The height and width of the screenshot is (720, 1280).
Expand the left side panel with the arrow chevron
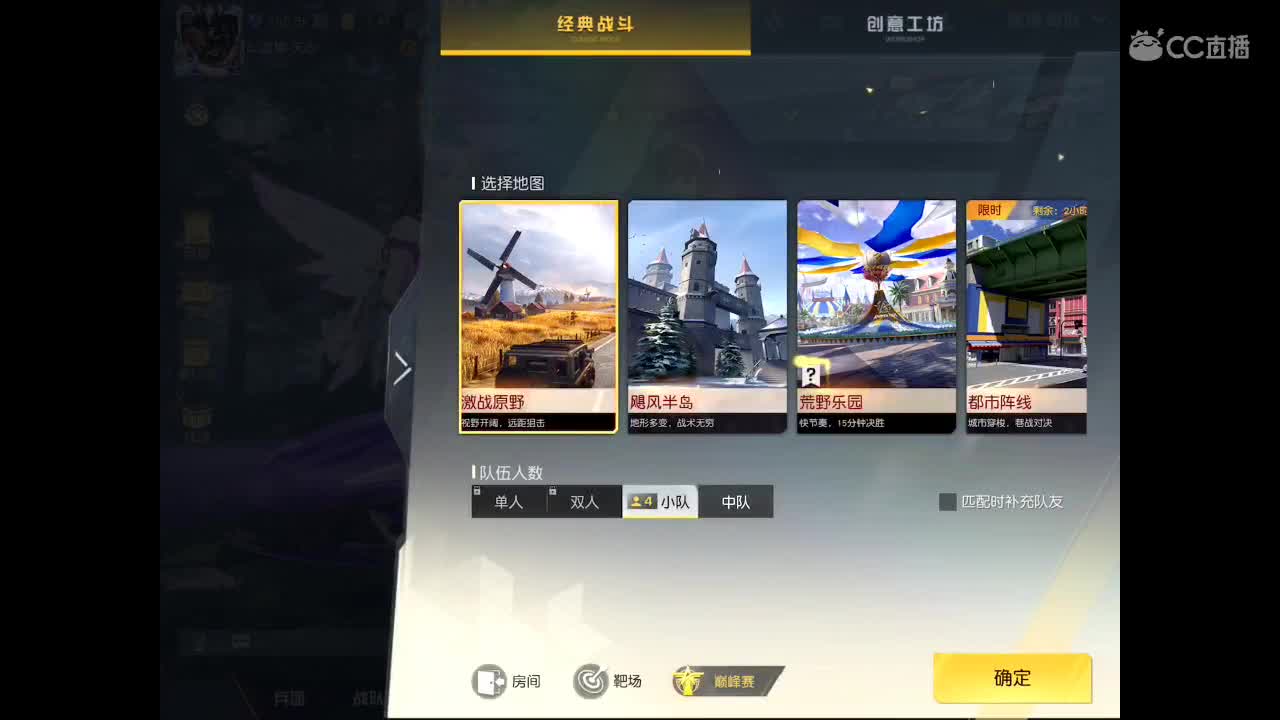(x=402, y=368)
